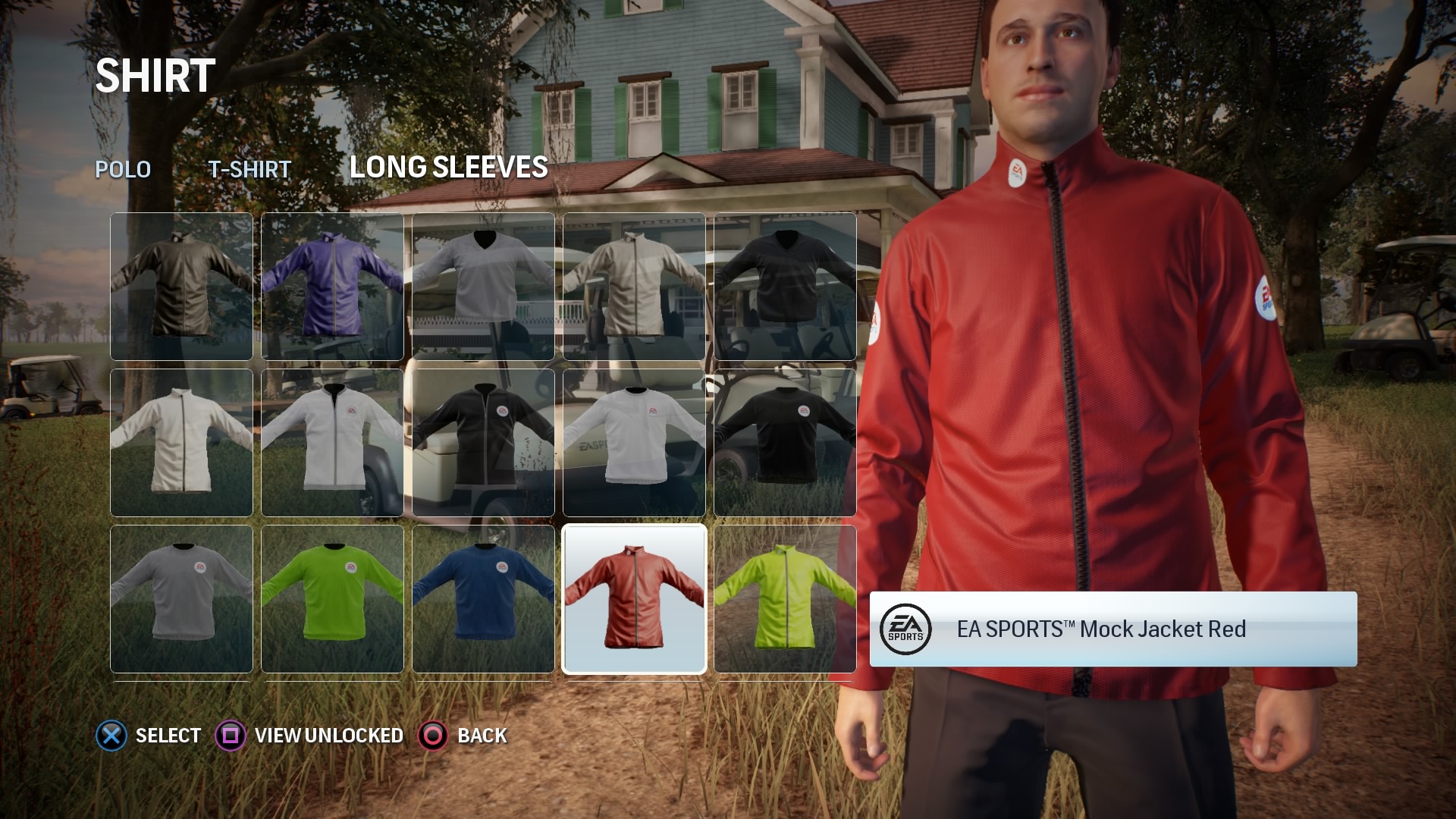Viewport: 1456px width, 819px height.
Task: Switch to the POLO tab
Action: tap(122, 169)
